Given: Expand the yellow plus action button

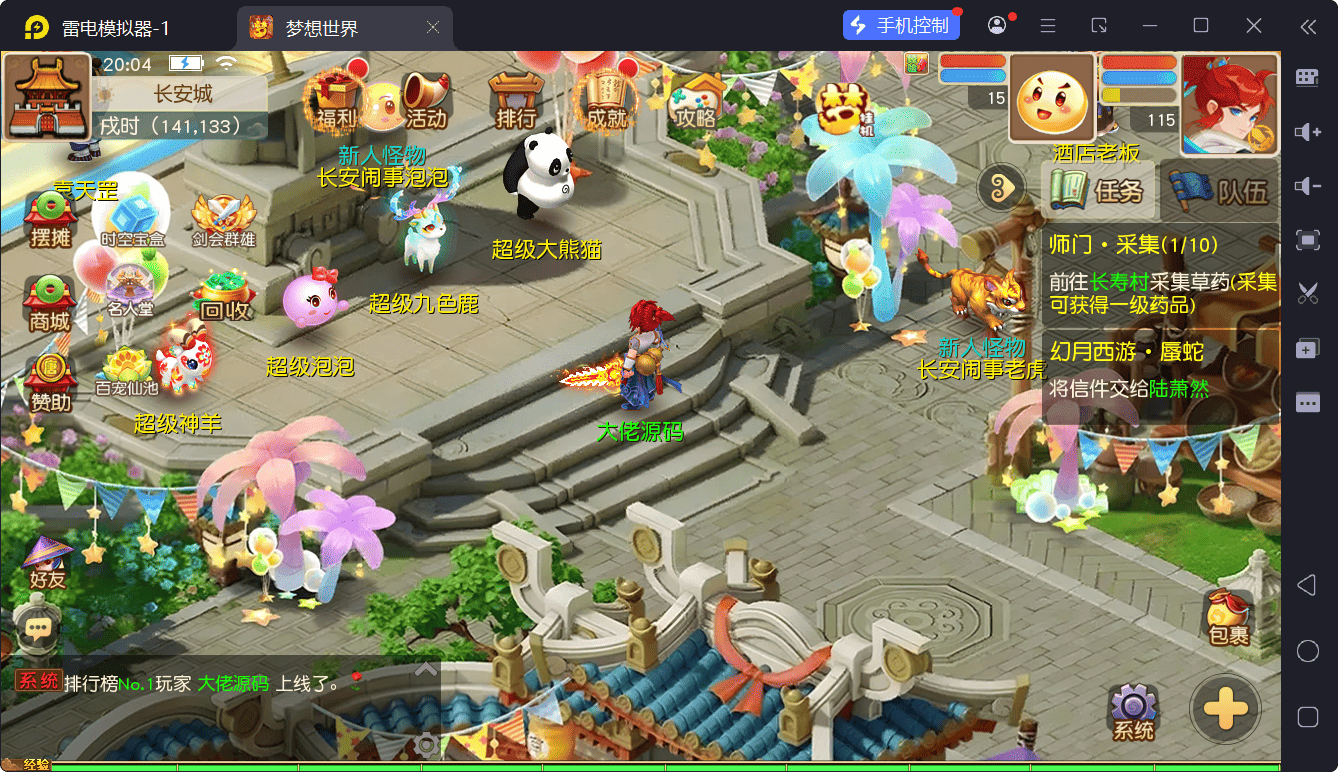Looking at the screenshot, I should (x=1225, y=710).
